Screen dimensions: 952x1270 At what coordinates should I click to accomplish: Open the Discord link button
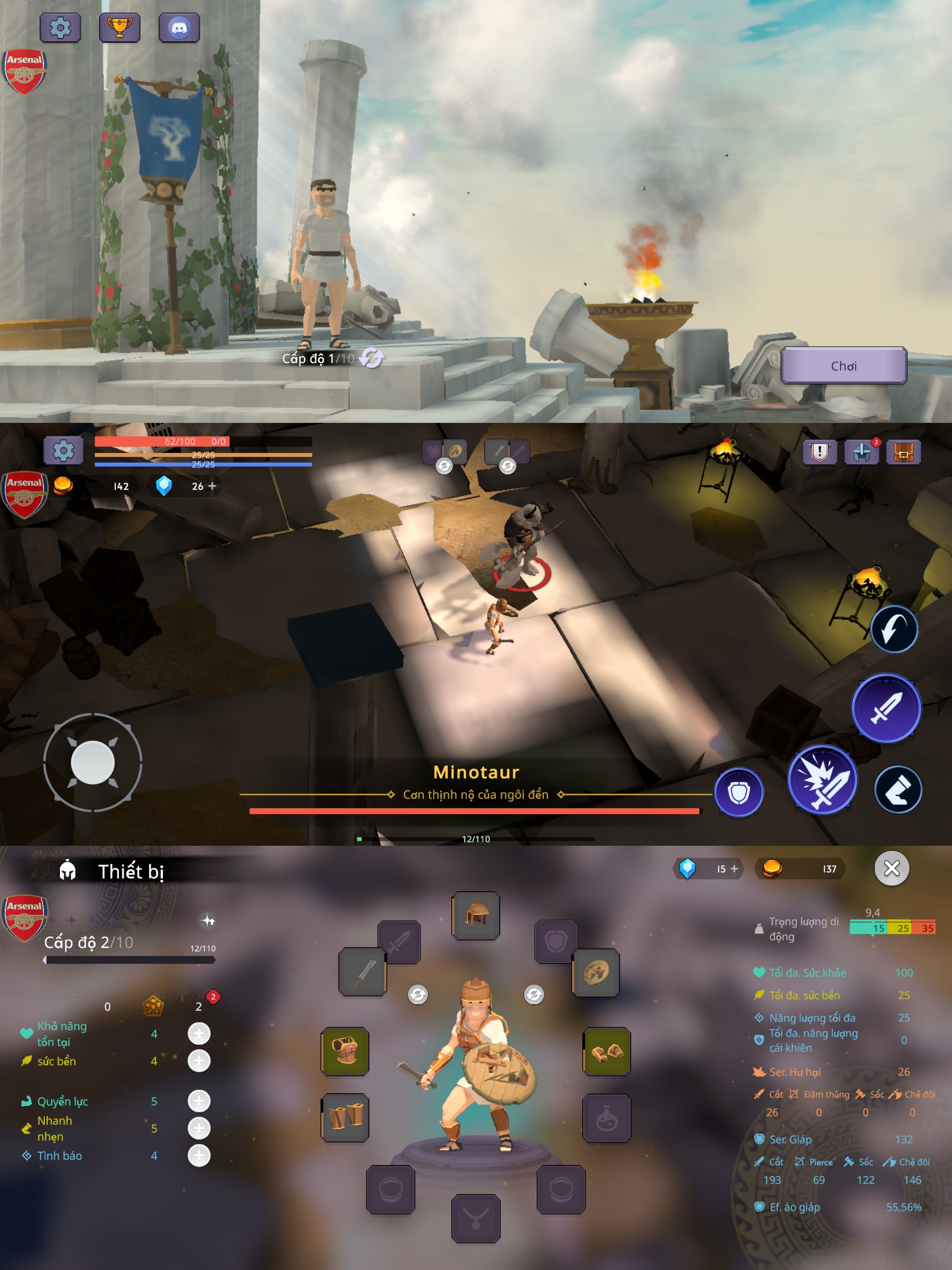point(179,27)
